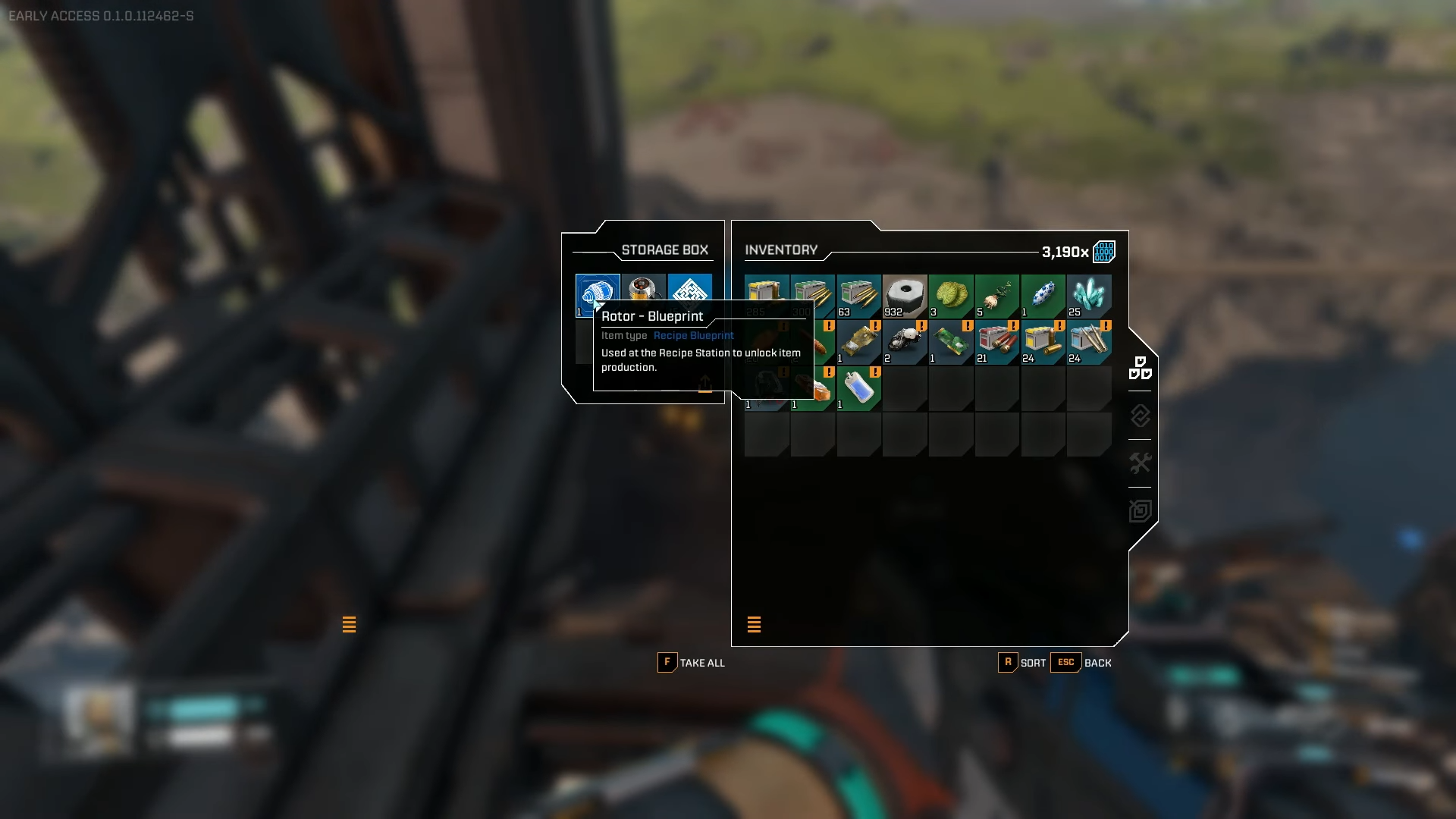Sort the inventory
1456x819 pixels.
pos(1021,663)
